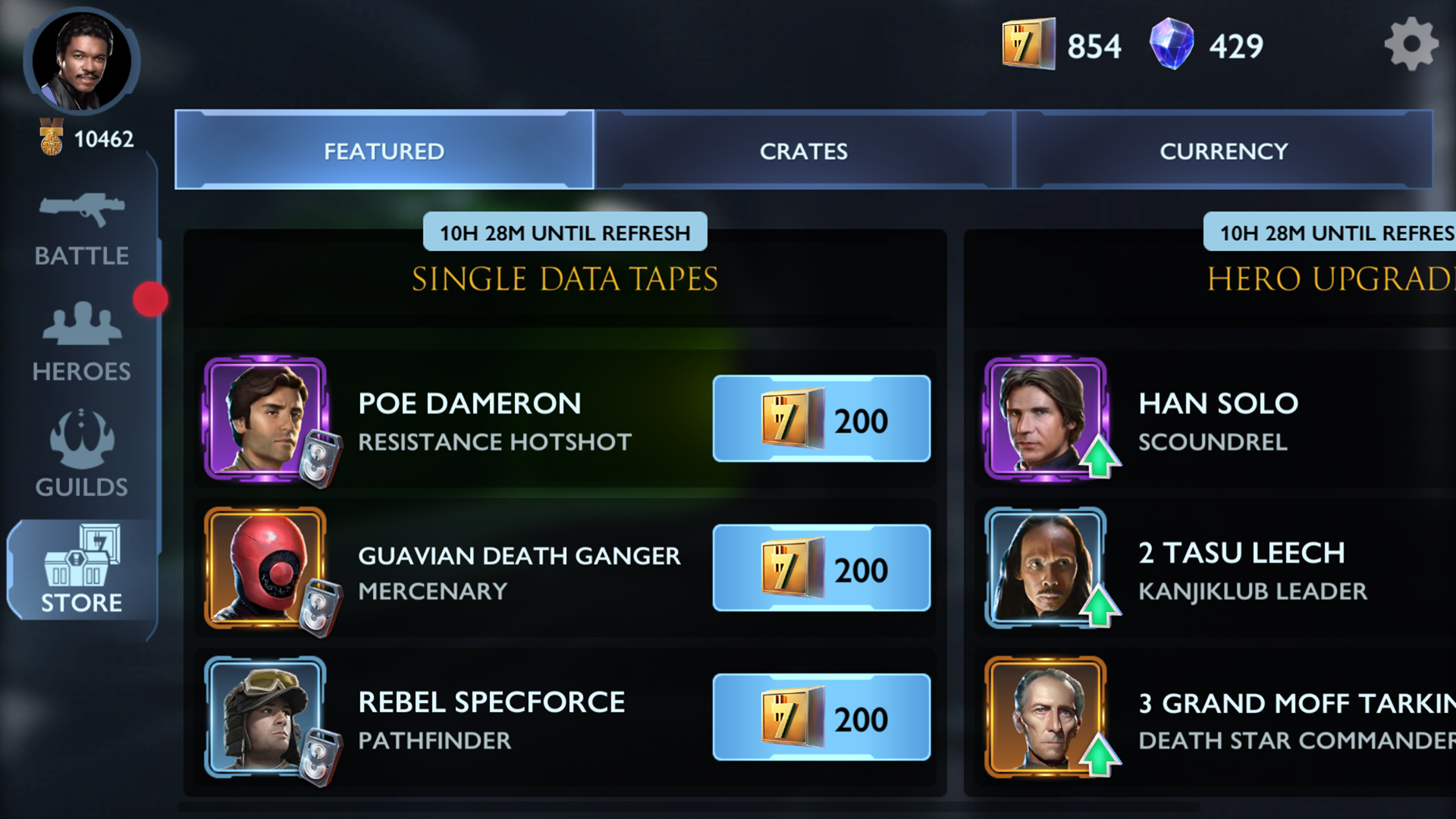This screenshot has width=1456, height=819.
Task: Go to the Battle menu
Action: click(82, 229)
